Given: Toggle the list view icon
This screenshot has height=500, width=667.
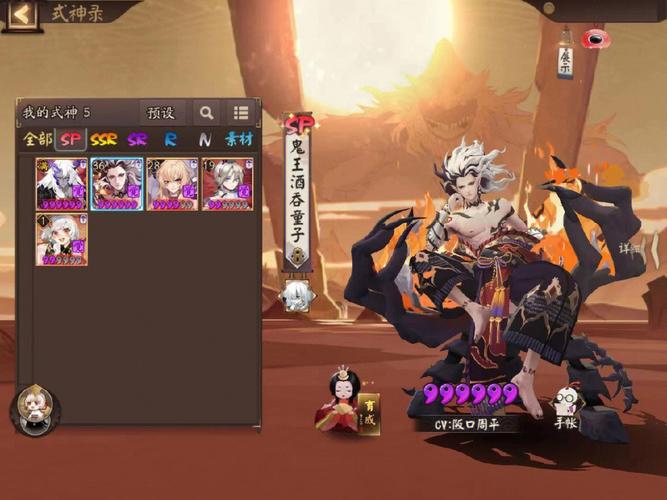Looking at the screenshot, I should coord(241,113).
